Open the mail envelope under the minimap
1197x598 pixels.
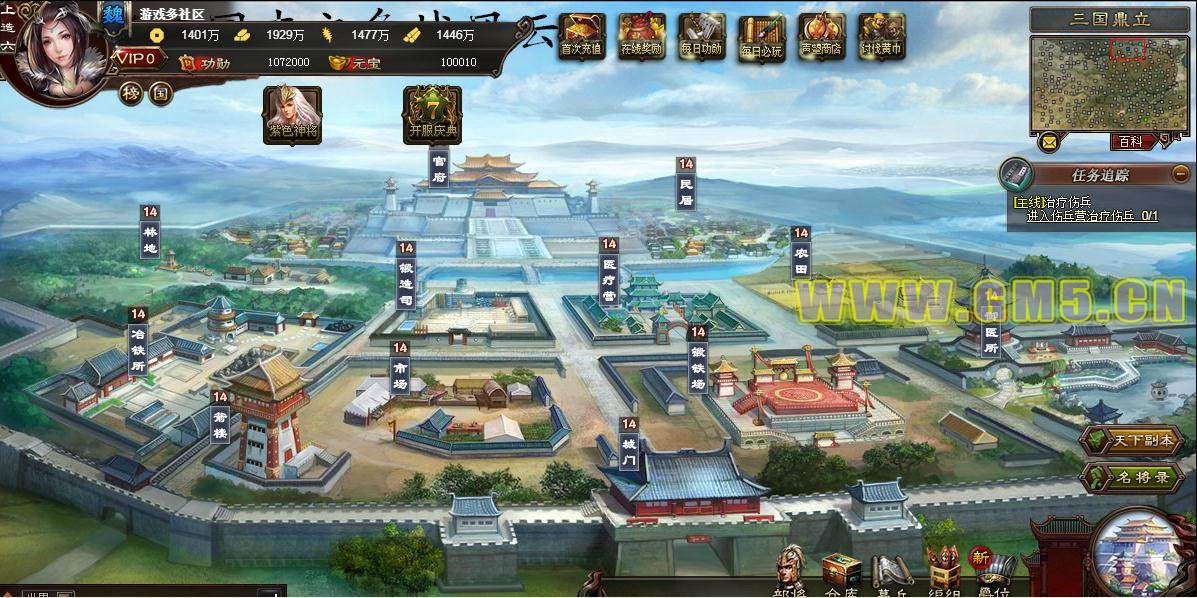click(1048, 142)
